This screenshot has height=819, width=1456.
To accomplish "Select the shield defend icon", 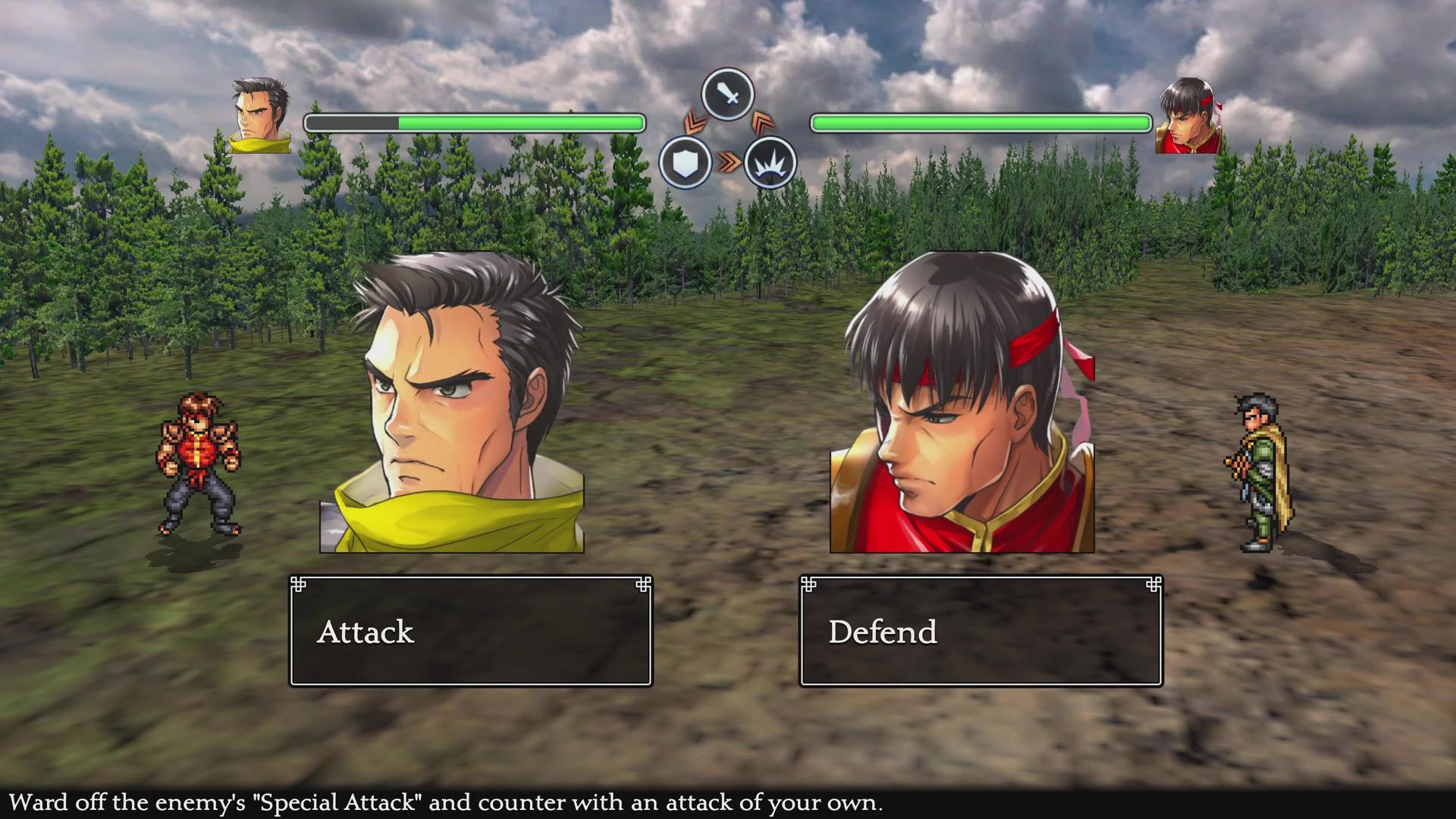I will 685,163.
